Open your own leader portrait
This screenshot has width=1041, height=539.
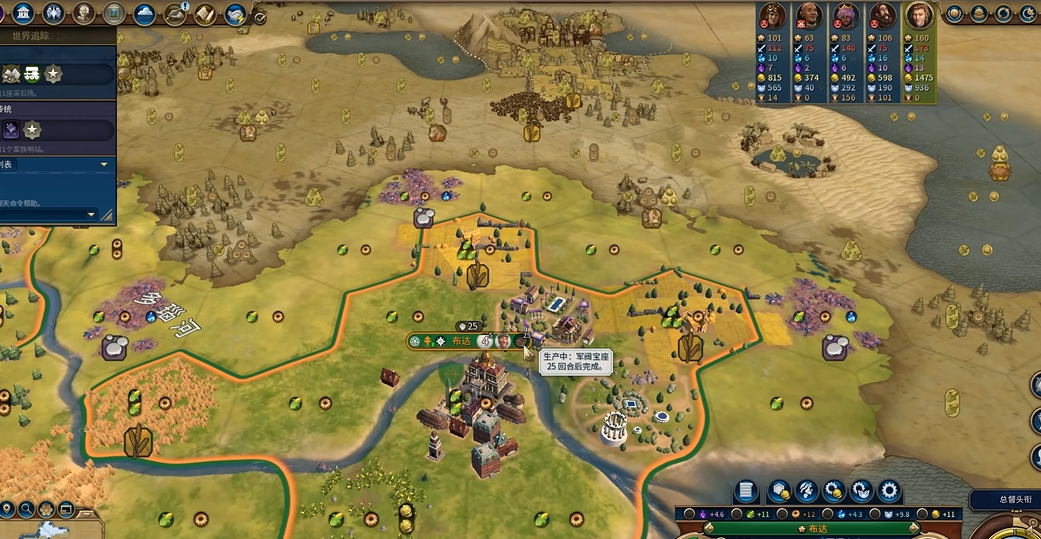pyautogui.click(x=918, y=15)
